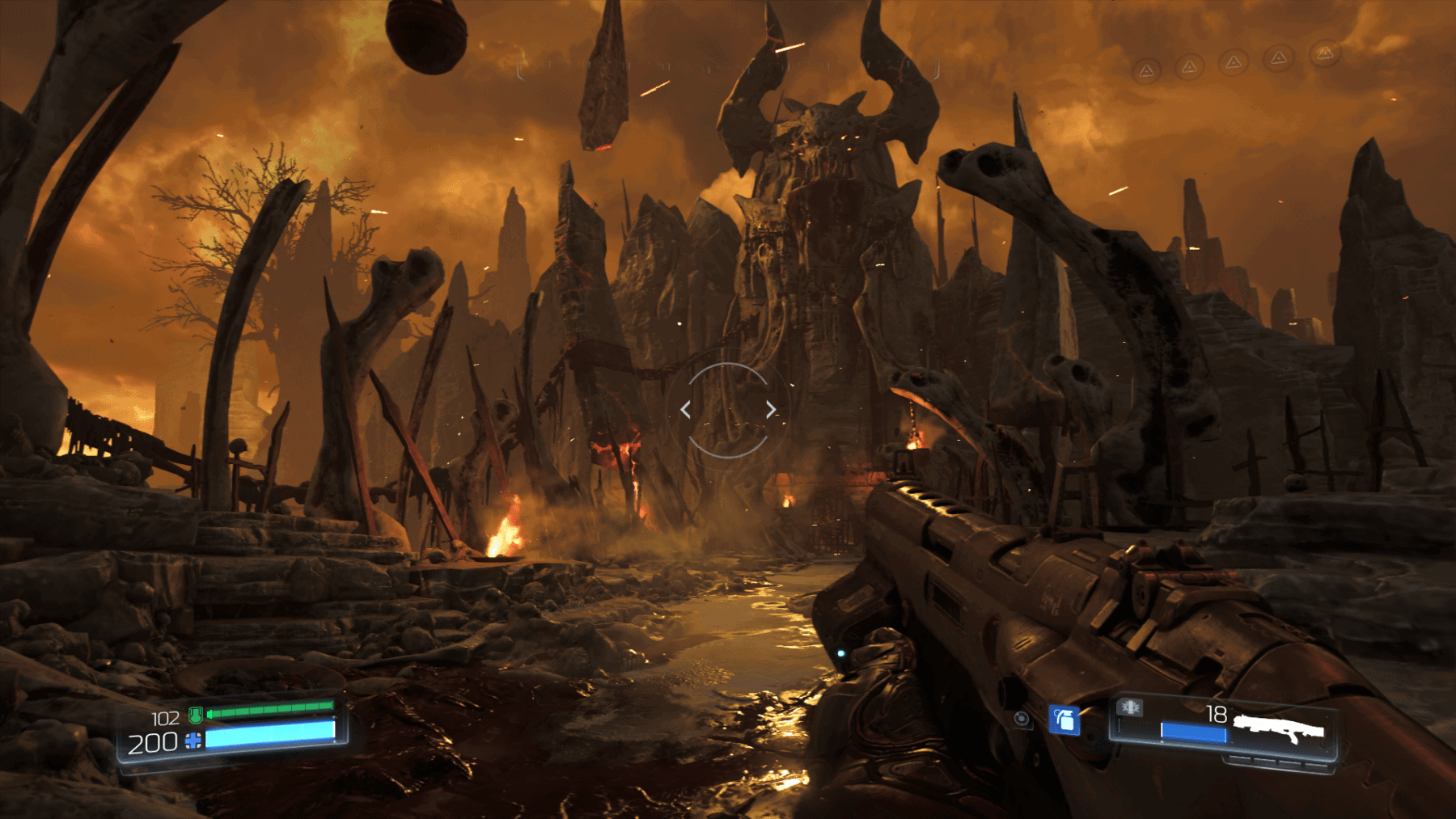The image size is (1456, 819).
Task: Select the weapon mod burst icon
Action: 1130,708
